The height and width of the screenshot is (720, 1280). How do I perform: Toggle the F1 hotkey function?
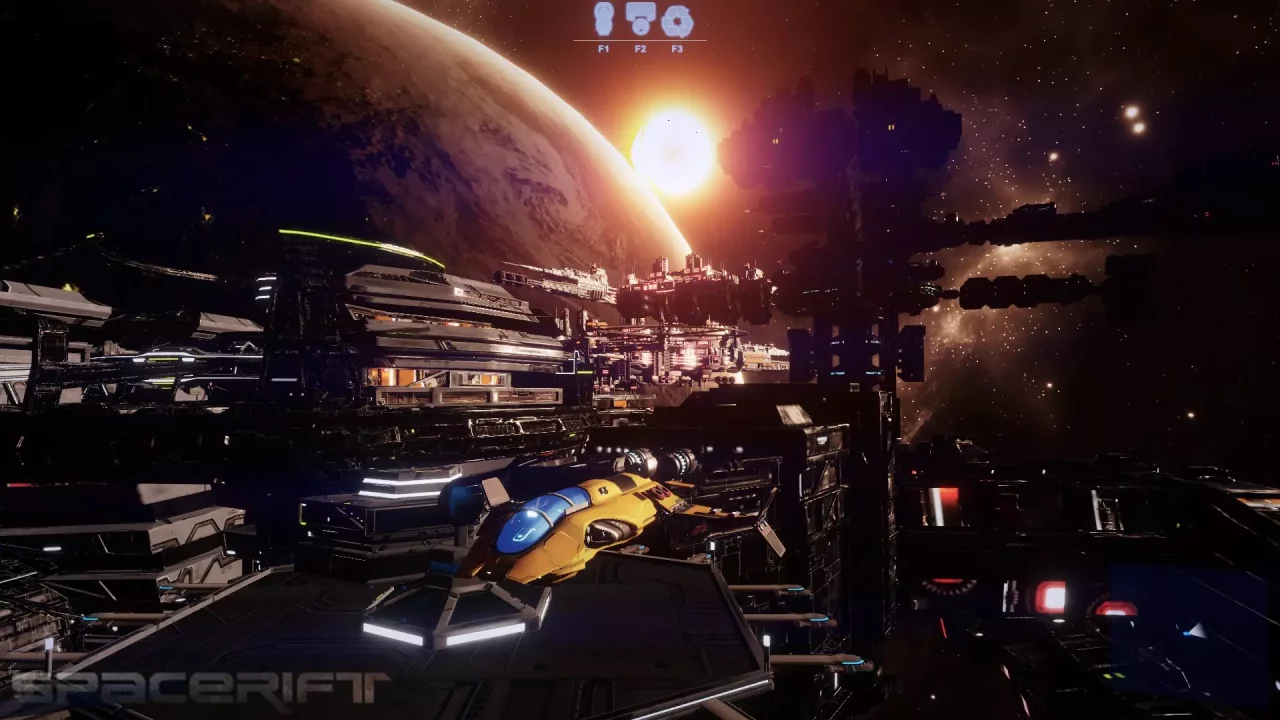601,45
